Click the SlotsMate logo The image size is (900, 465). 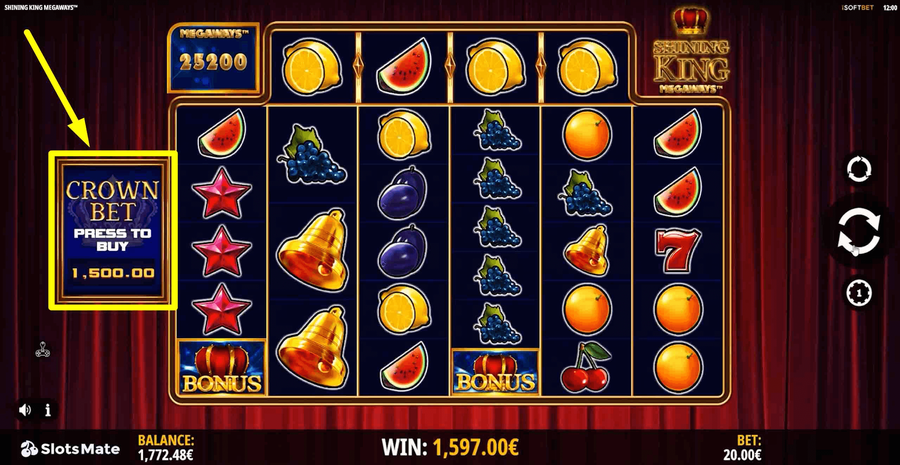point(70,448)
